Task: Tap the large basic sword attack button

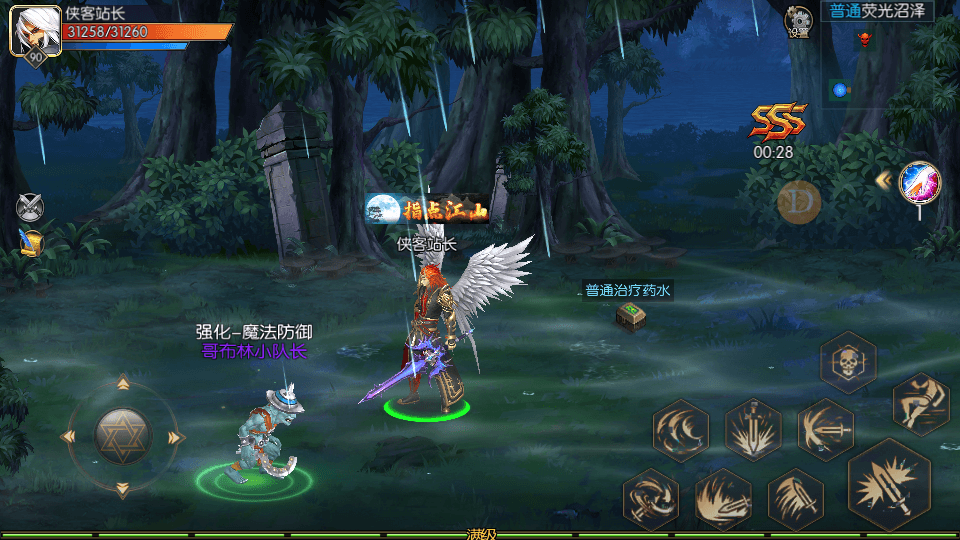Action: 889,485
